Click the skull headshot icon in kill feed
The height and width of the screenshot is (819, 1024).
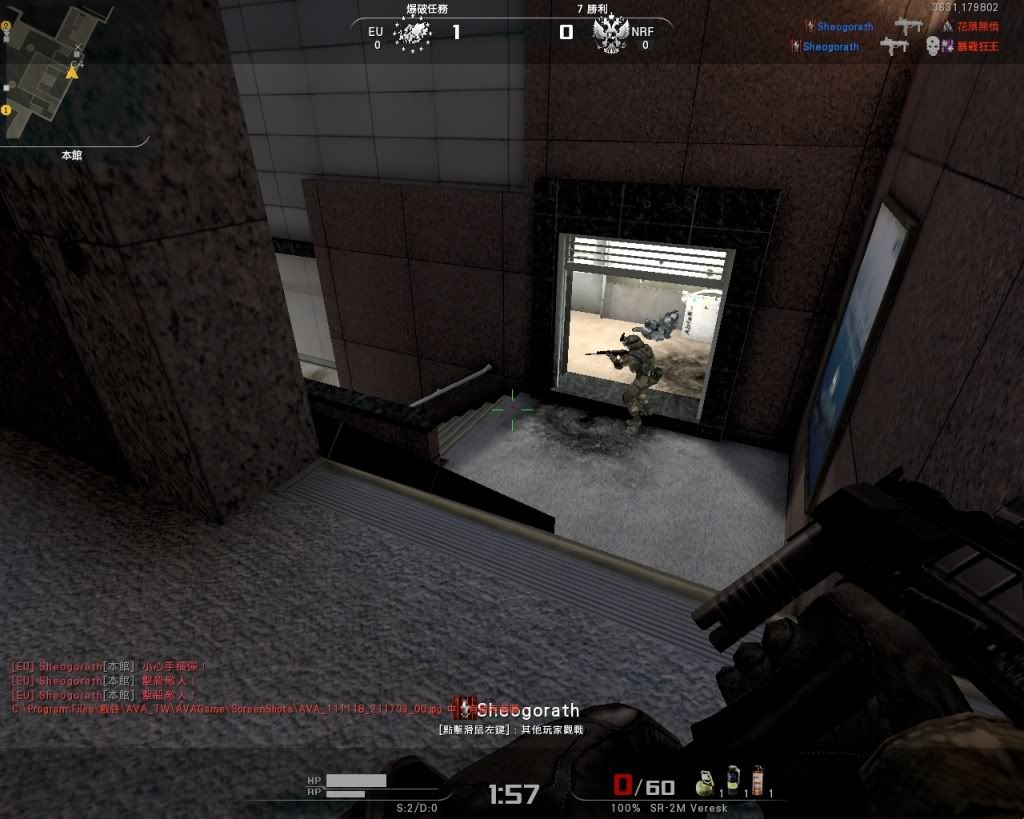tap(932, 46)
